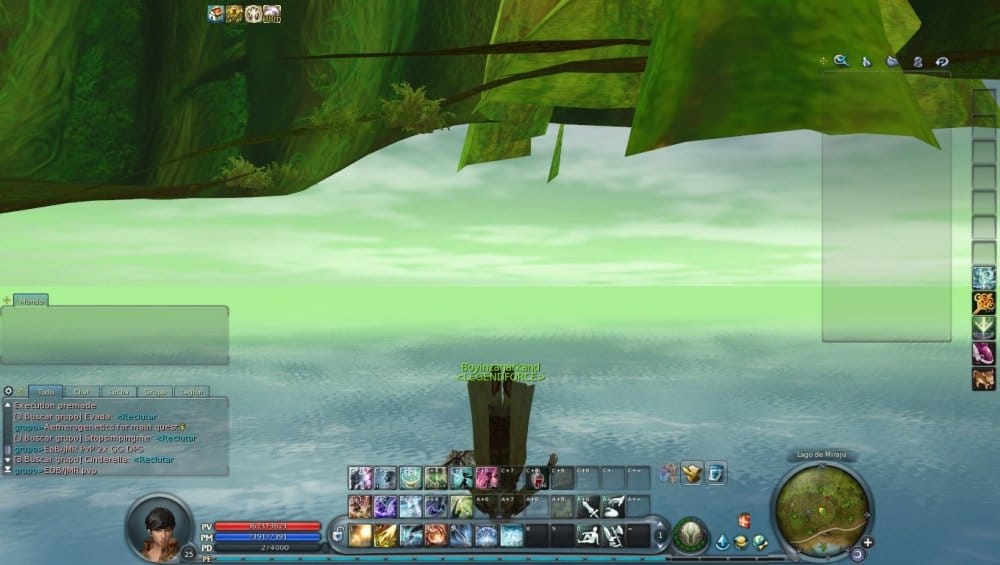The image size is (1000, 565).
Task: Use the red potion quickbar slot
Action: (x=536, y=478)
